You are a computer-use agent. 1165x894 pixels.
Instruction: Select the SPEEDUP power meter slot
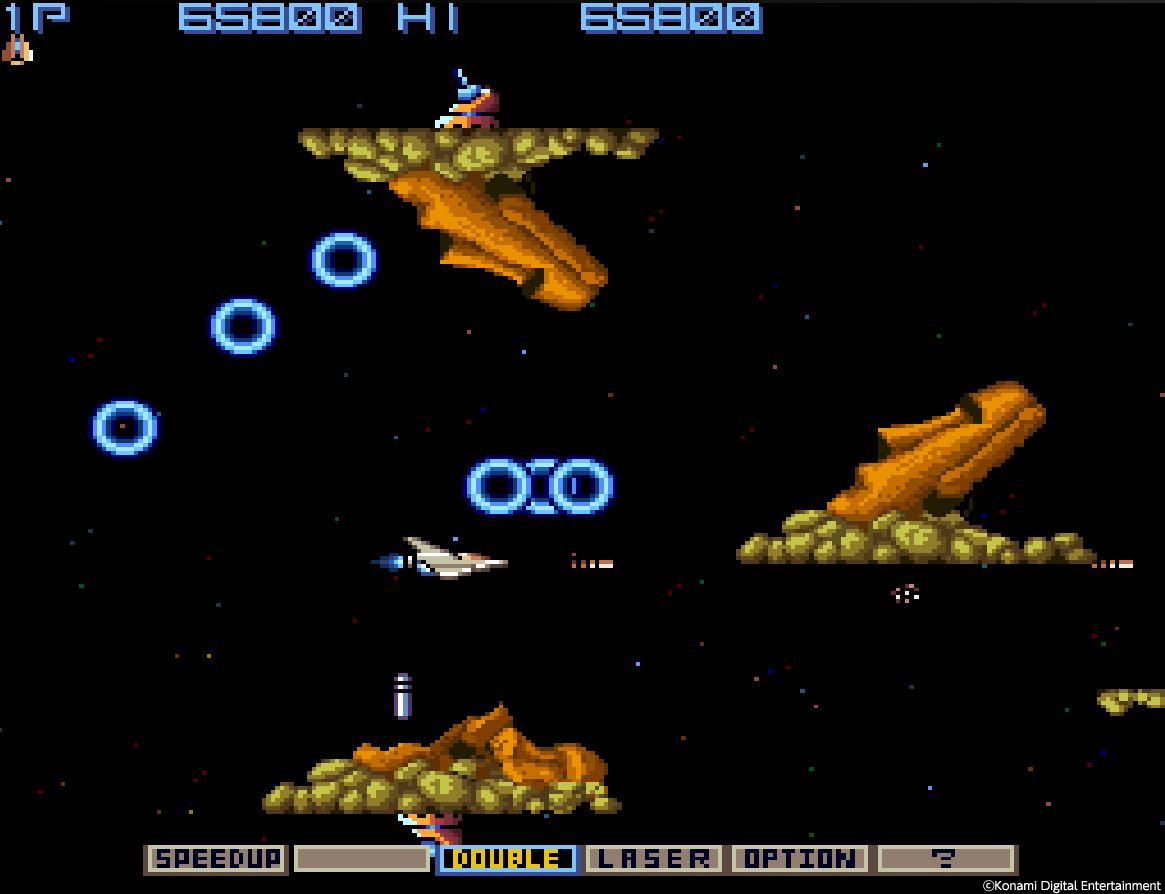(217, 859)
